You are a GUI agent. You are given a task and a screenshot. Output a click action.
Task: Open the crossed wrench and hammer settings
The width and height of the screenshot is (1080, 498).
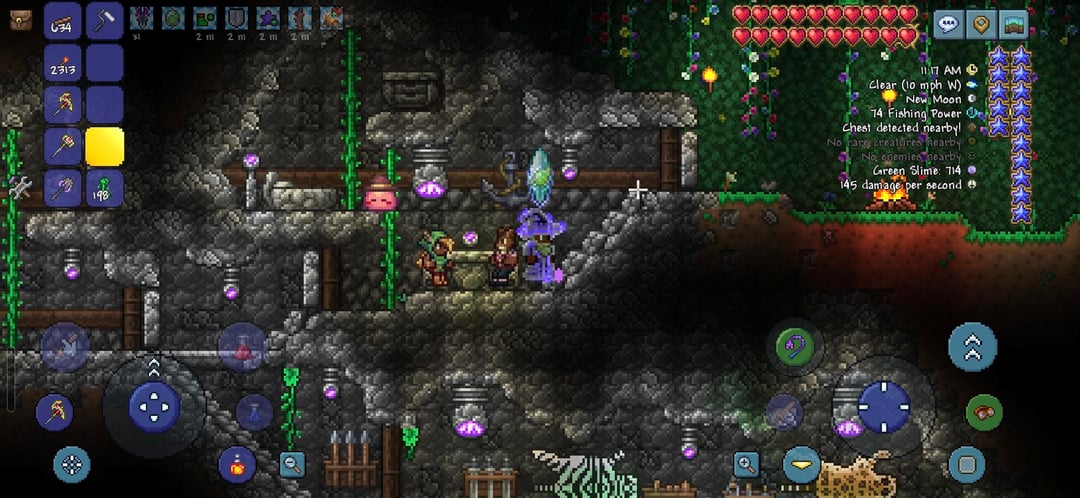(19, 186)
